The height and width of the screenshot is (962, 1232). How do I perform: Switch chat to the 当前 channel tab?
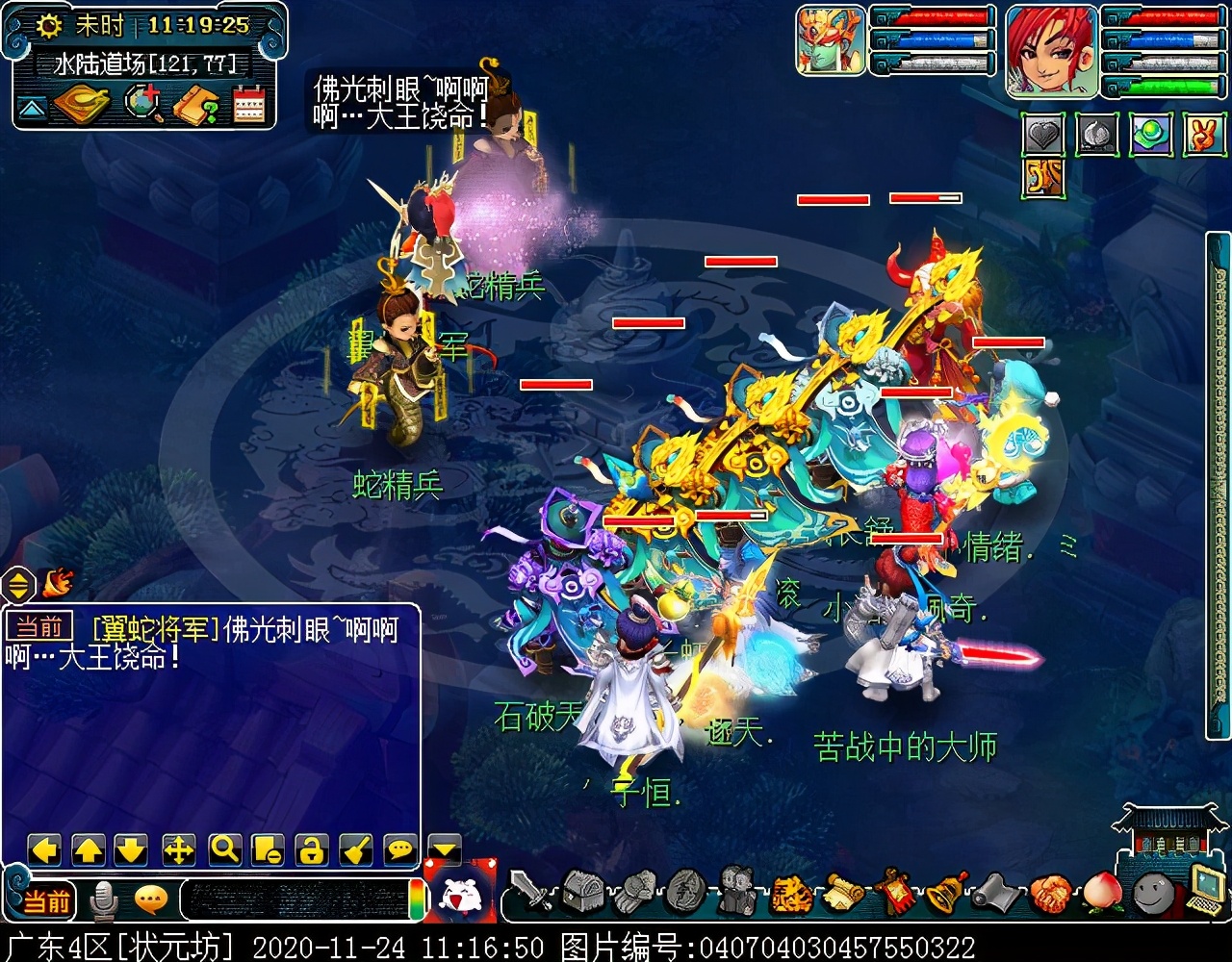(46, 900)
